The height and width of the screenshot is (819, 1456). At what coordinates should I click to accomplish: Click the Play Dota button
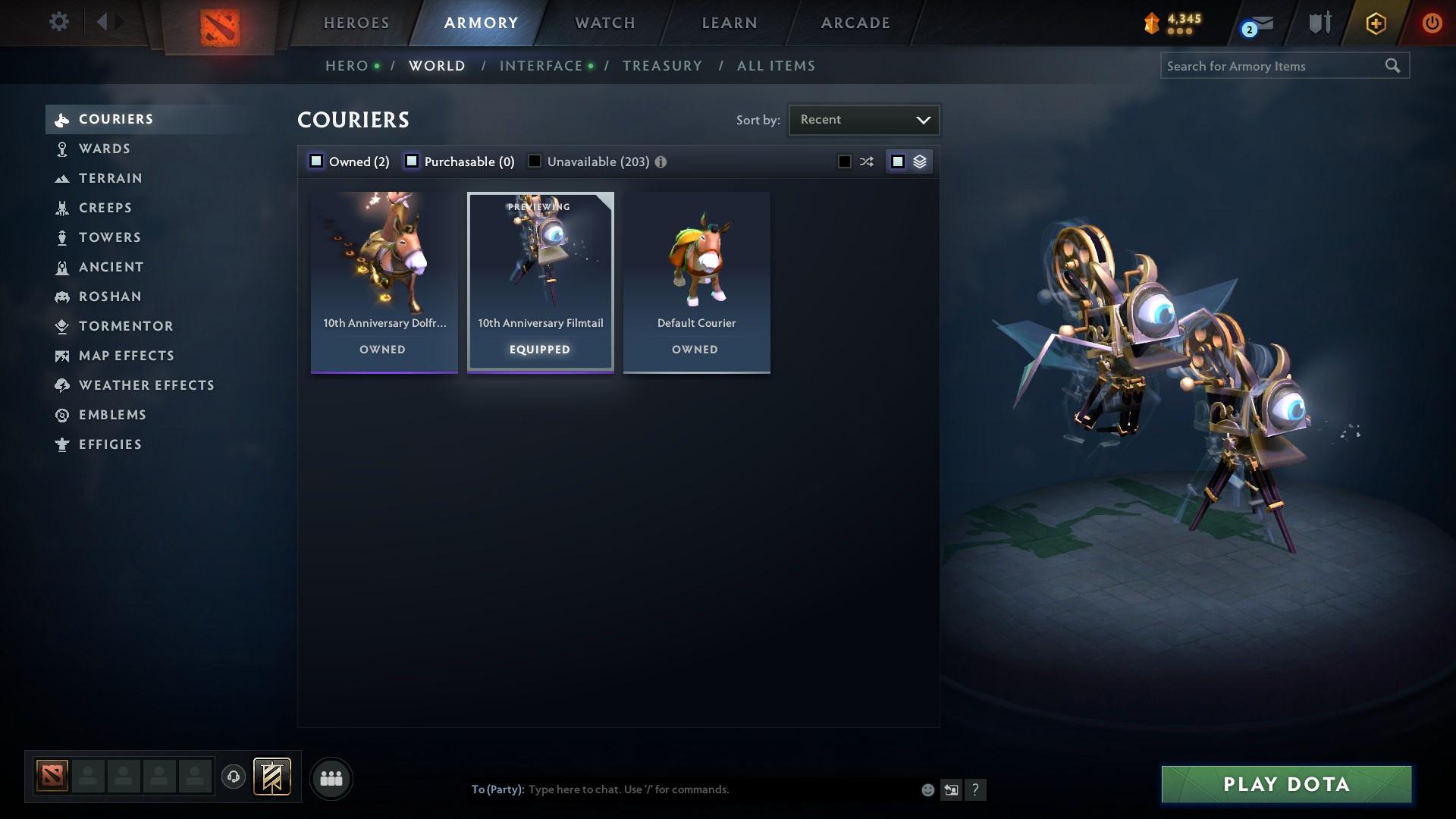pos(1285,785)
